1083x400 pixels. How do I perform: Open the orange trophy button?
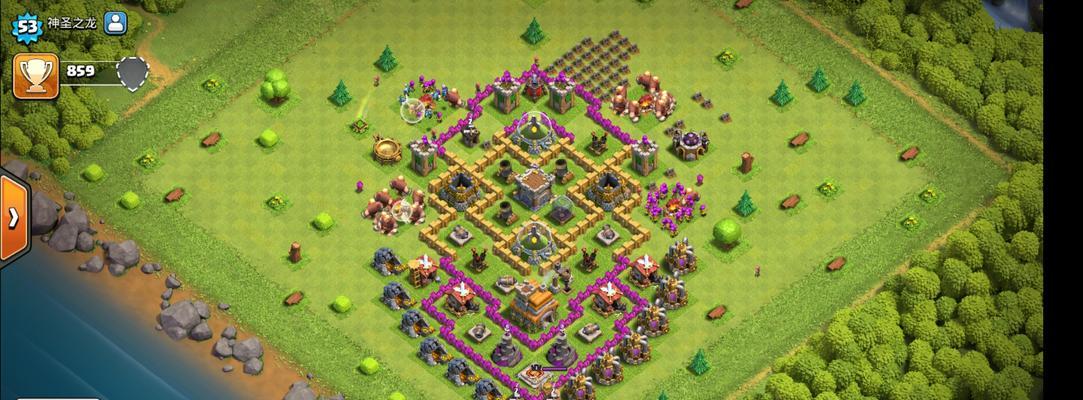coord(35,76)
